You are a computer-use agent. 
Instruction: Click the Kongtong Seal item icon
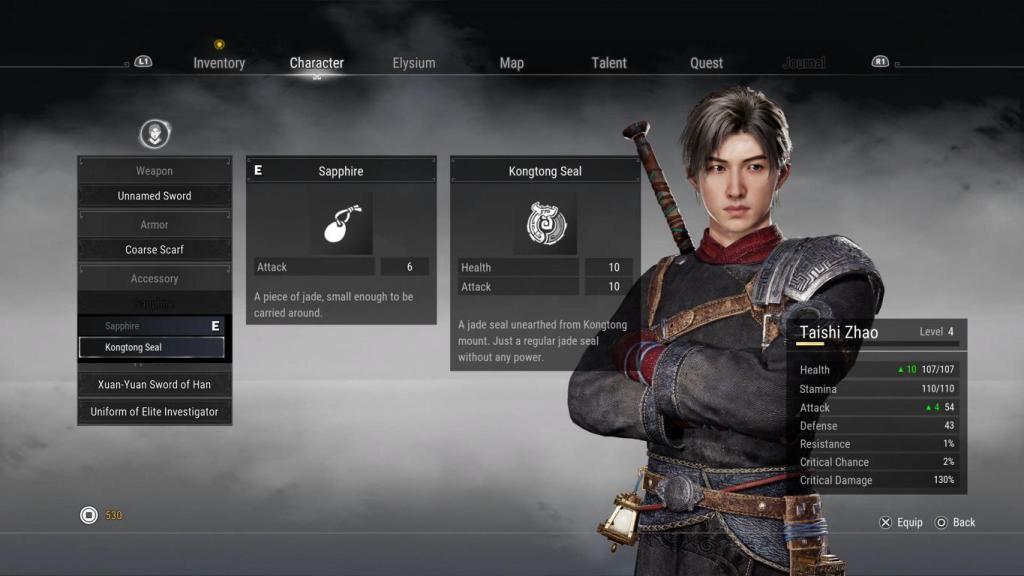[x=545, y=224]
